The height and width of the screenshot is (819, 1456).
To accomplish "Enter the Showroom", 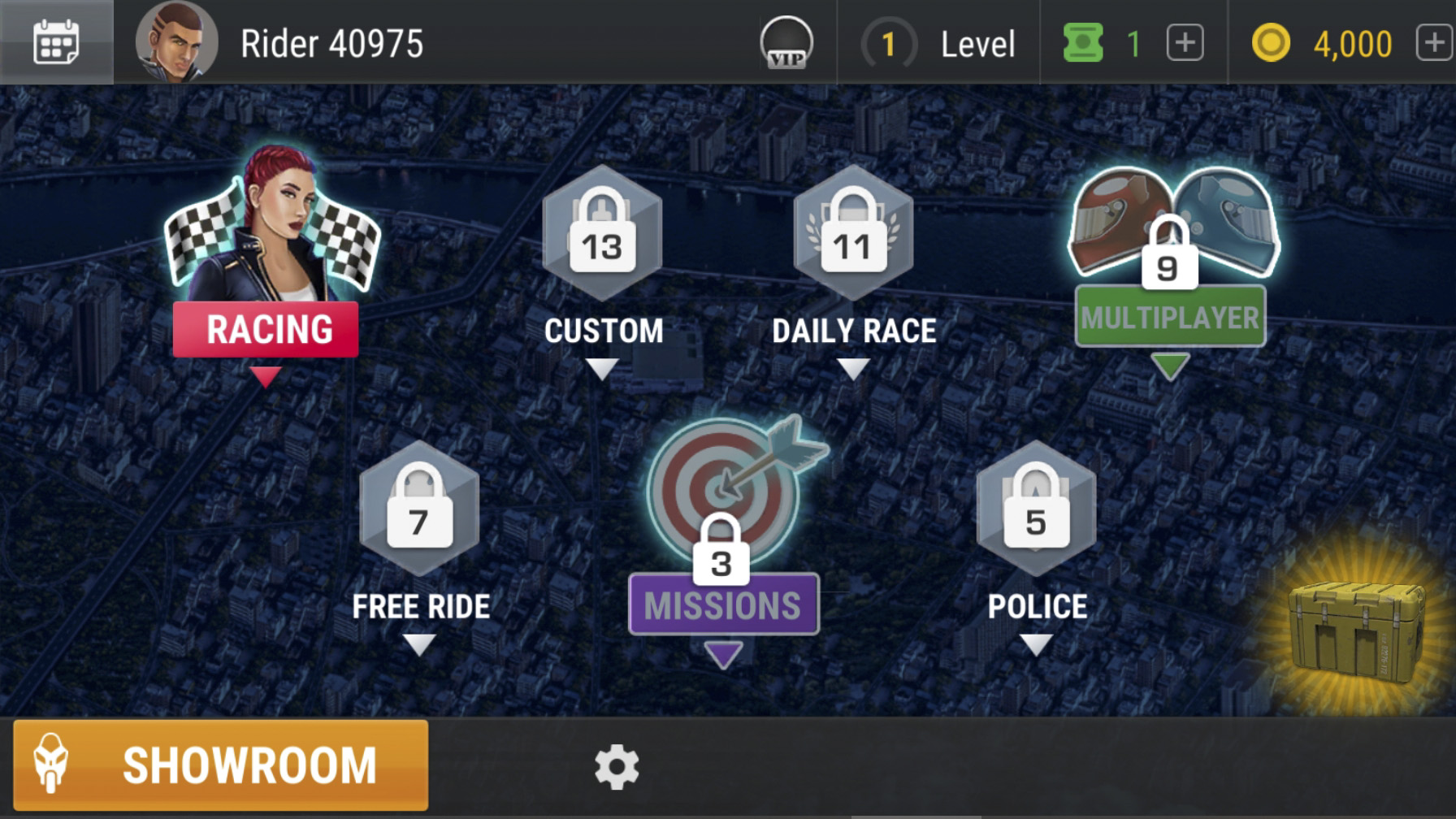I will (x=221, y=765).
